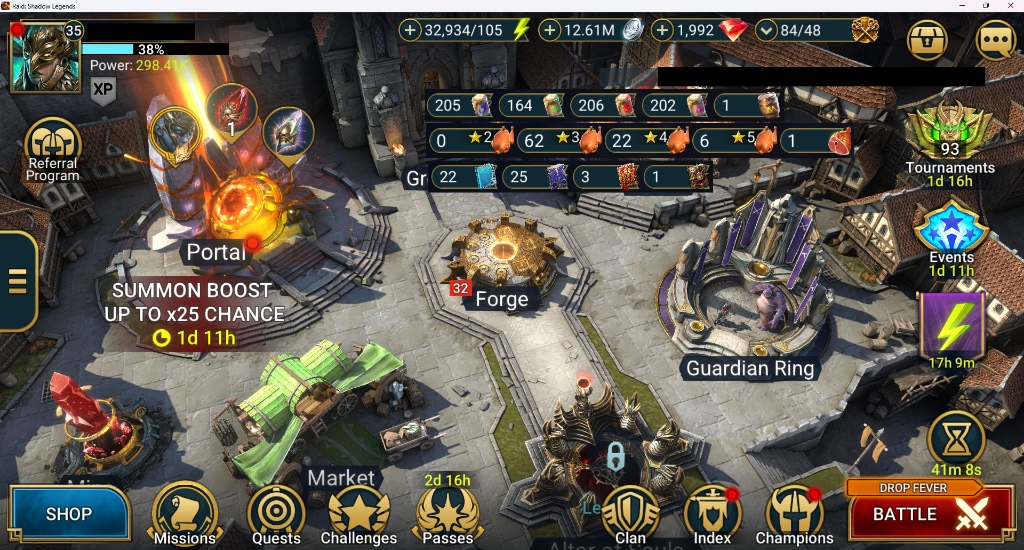1024x550 pixels.
Task: Start a Battle
Action: (x=917, y=514)
